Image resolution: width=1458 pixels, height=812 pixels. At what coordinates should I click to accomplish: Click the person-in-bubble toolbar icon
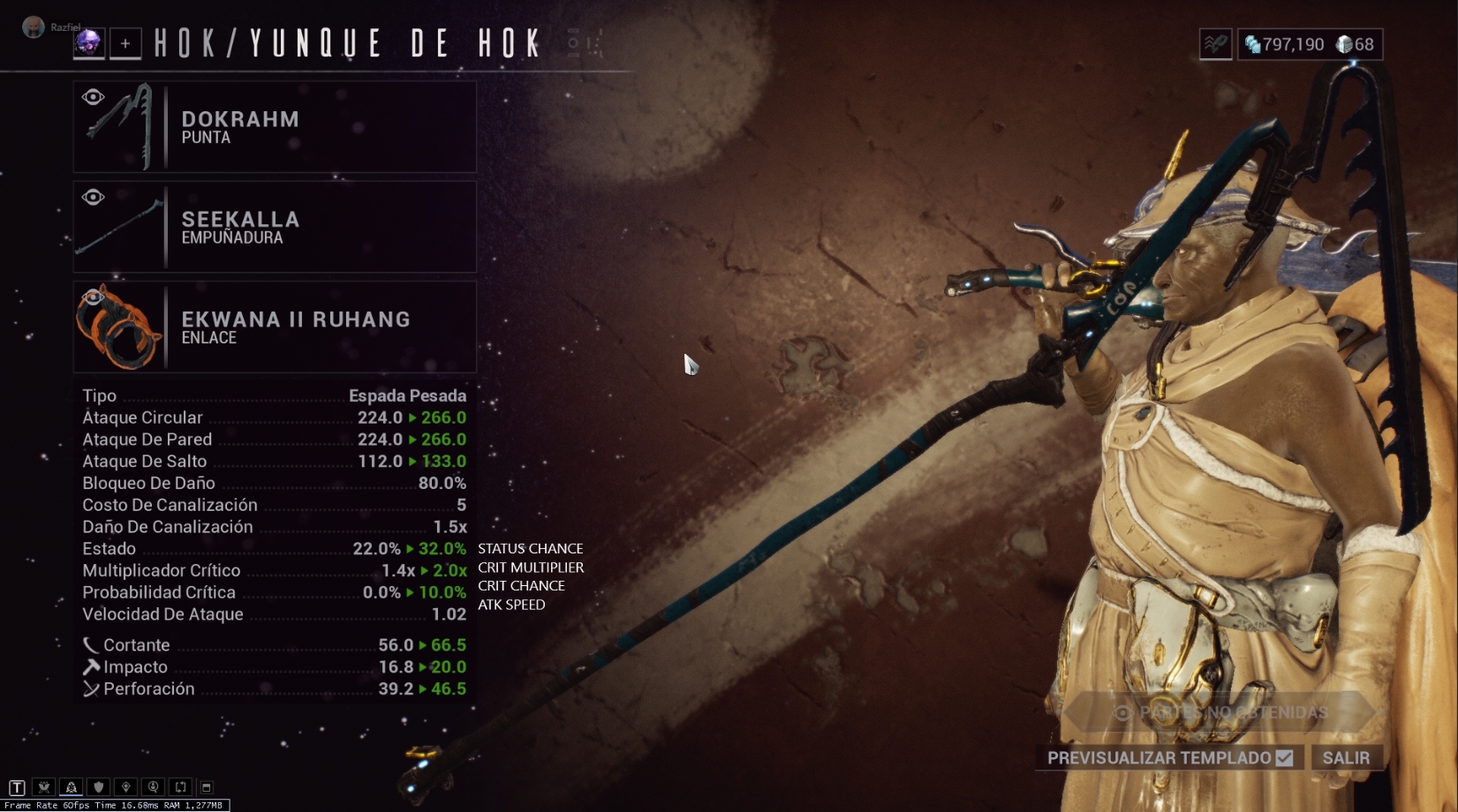(154, 787)
